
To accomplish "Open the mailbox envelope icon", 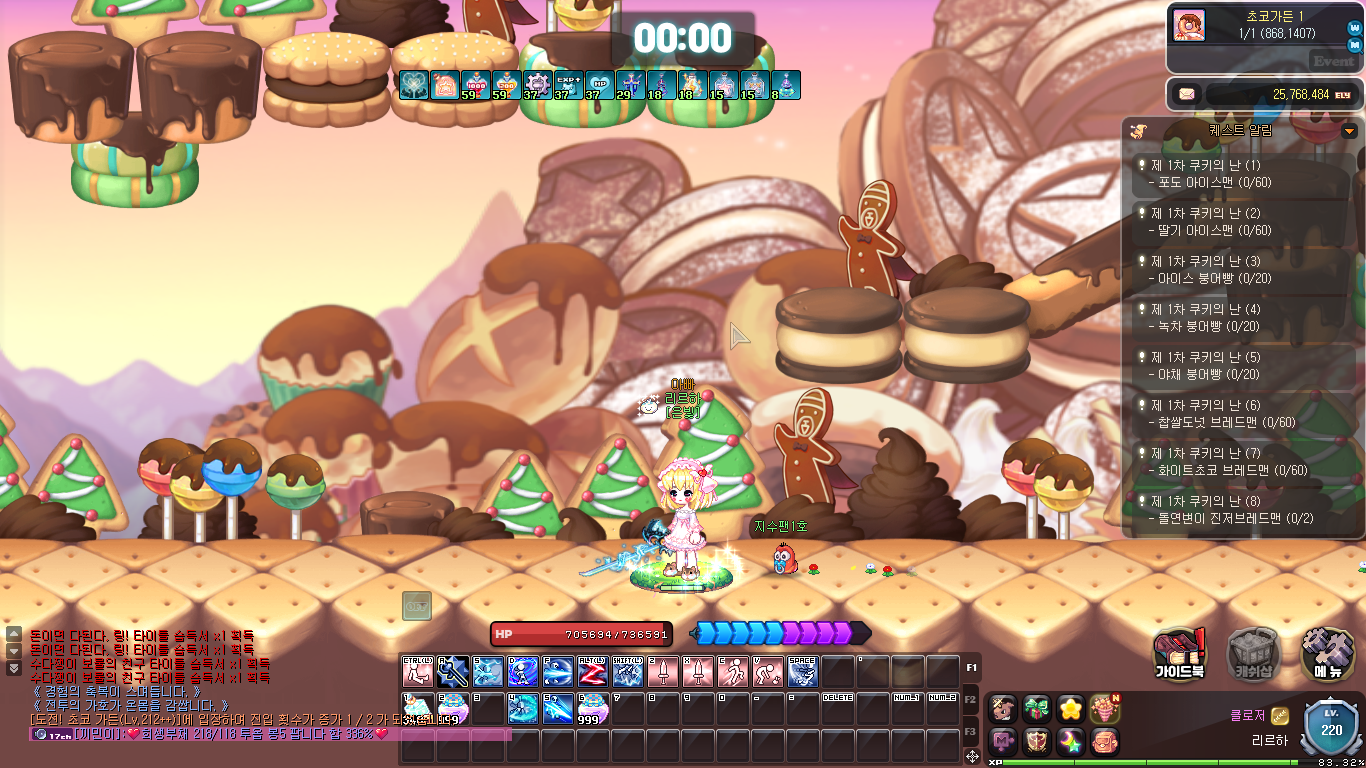I will [1187, 94].
